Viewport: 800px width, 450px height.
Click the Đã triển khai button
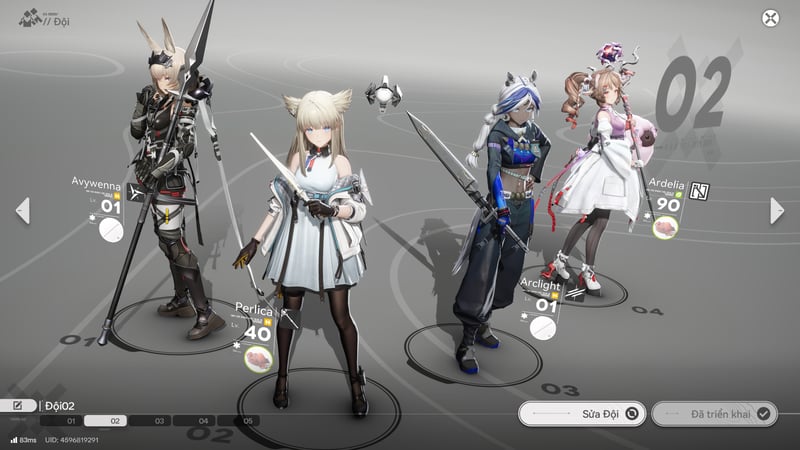[713, 413]
